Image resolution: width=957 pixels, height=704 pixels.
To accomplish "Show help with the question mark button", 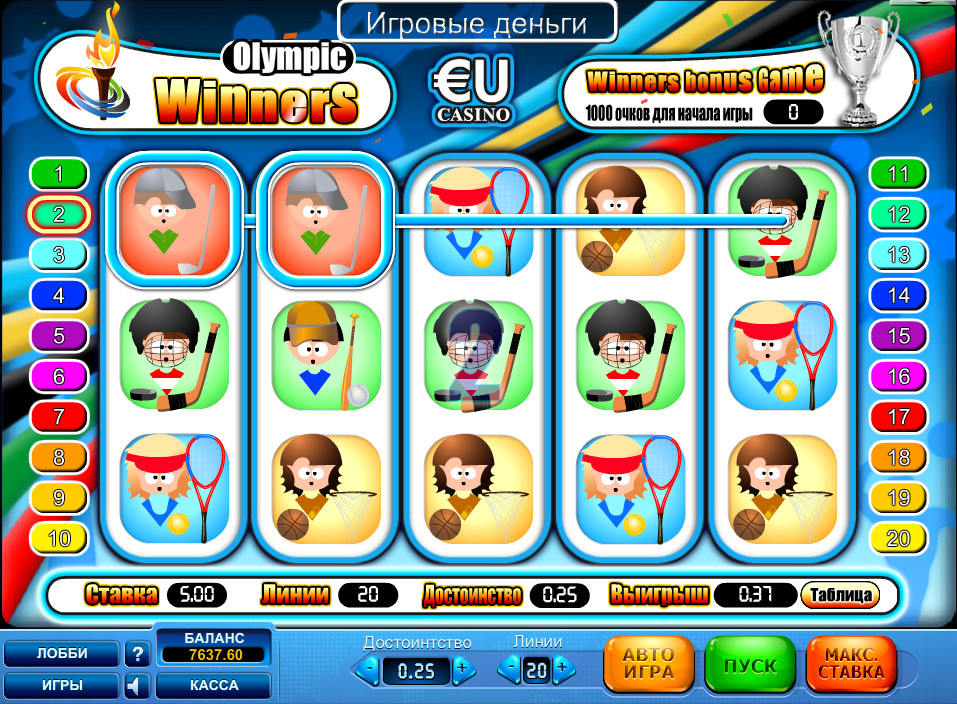I will point(137,654).
